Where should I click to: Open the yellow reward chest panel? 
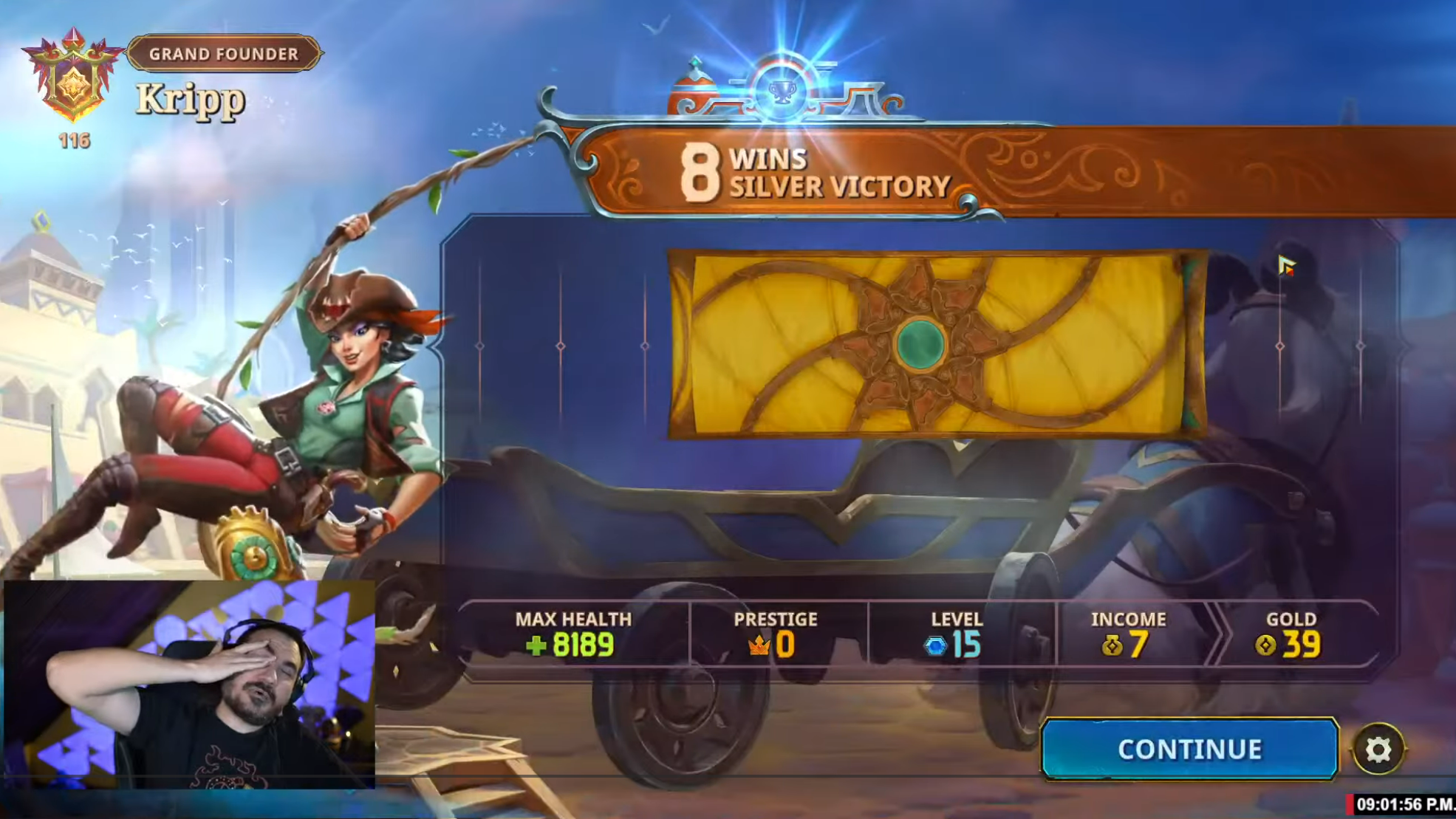click(936, 344)
